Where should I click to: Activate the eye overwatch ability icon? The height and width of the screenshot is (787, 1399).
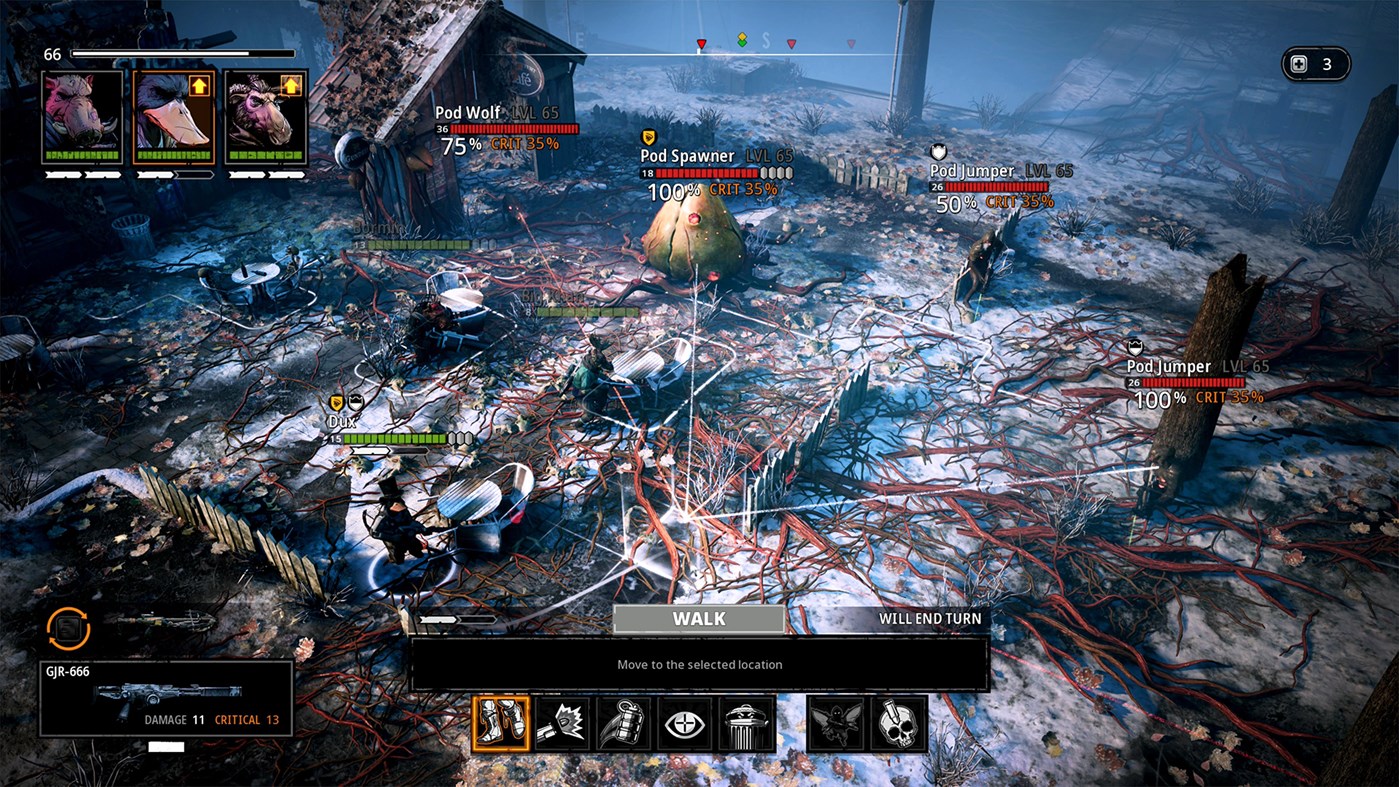pos(684,724)
